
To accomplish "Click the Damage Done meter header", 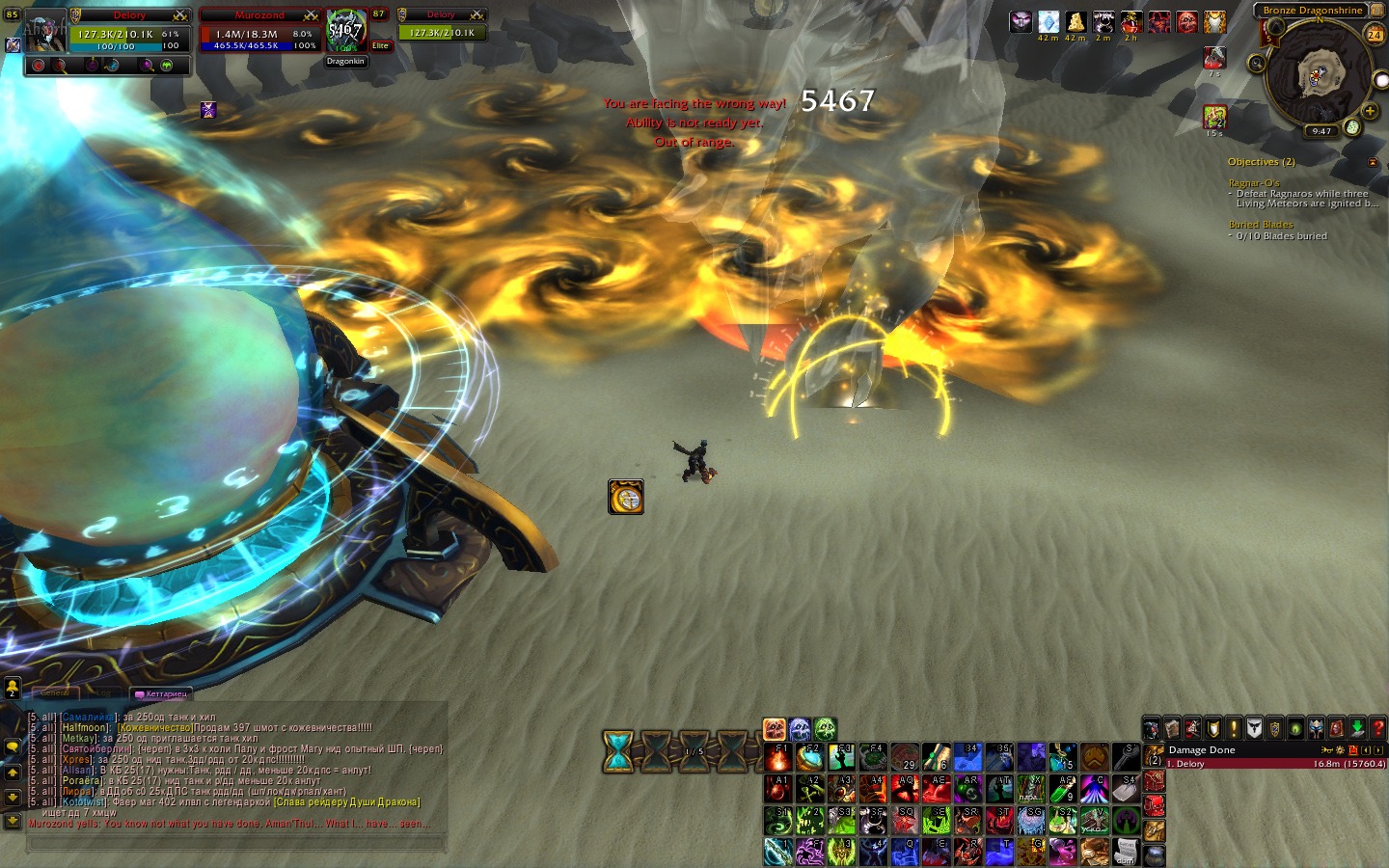I will click(x=1202, y=750).
